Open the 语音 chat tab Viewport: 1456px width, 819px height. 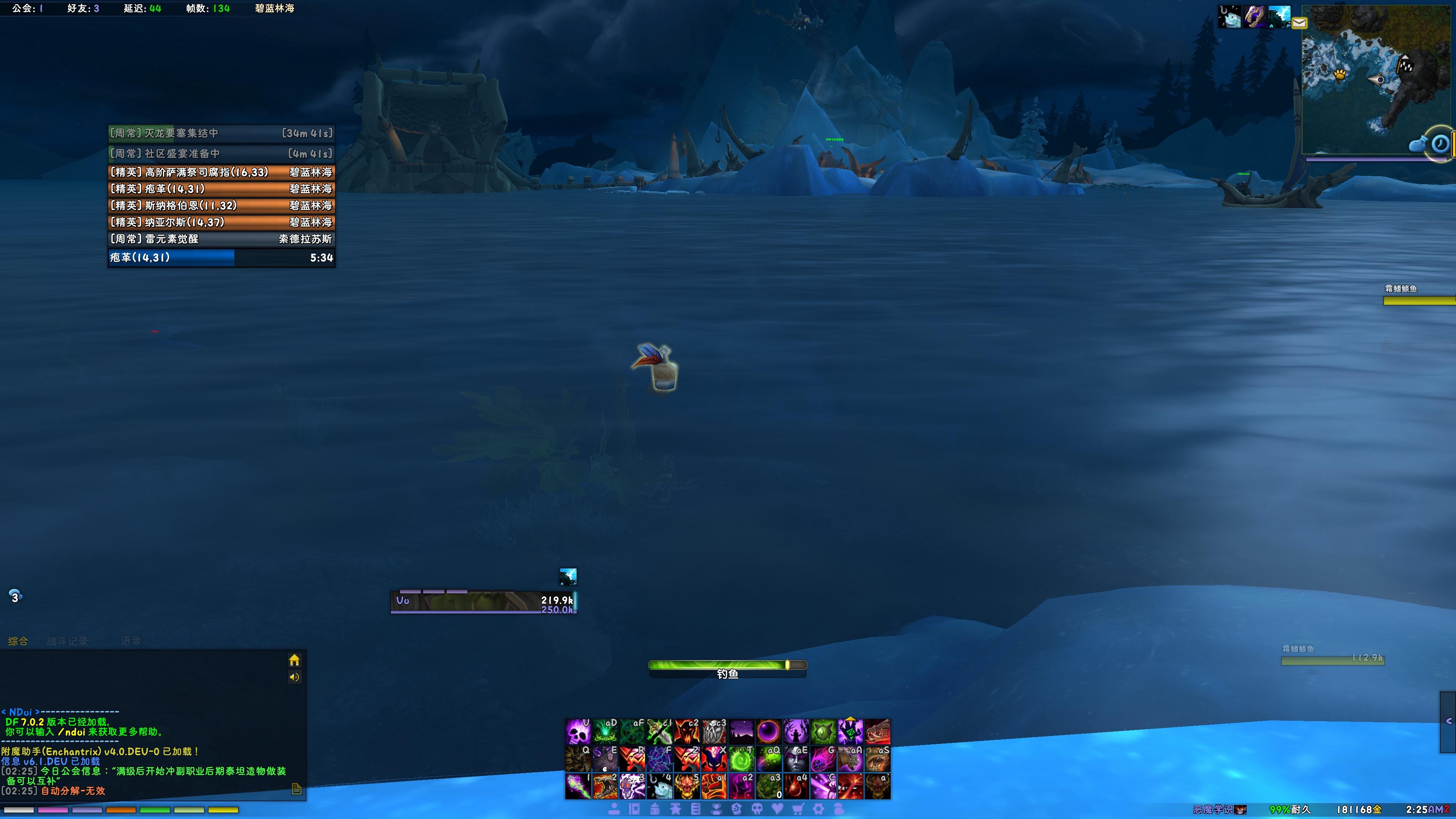click(x=130, y=640)
